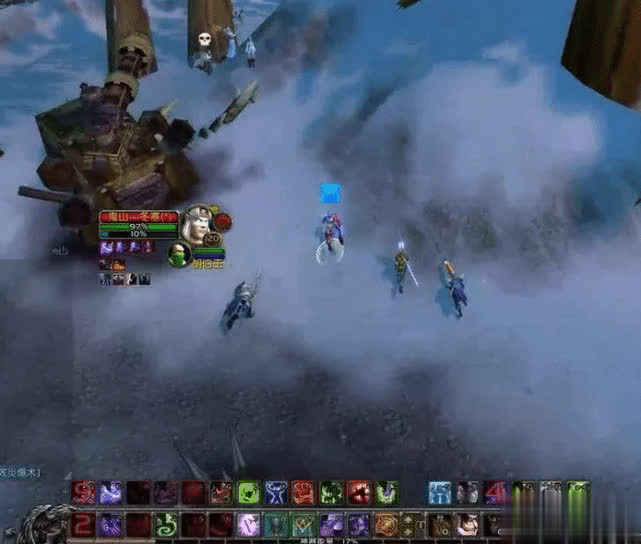The image size is (641, 544).
Task: Click the blue square raid marker
Action: coord(330,194)
